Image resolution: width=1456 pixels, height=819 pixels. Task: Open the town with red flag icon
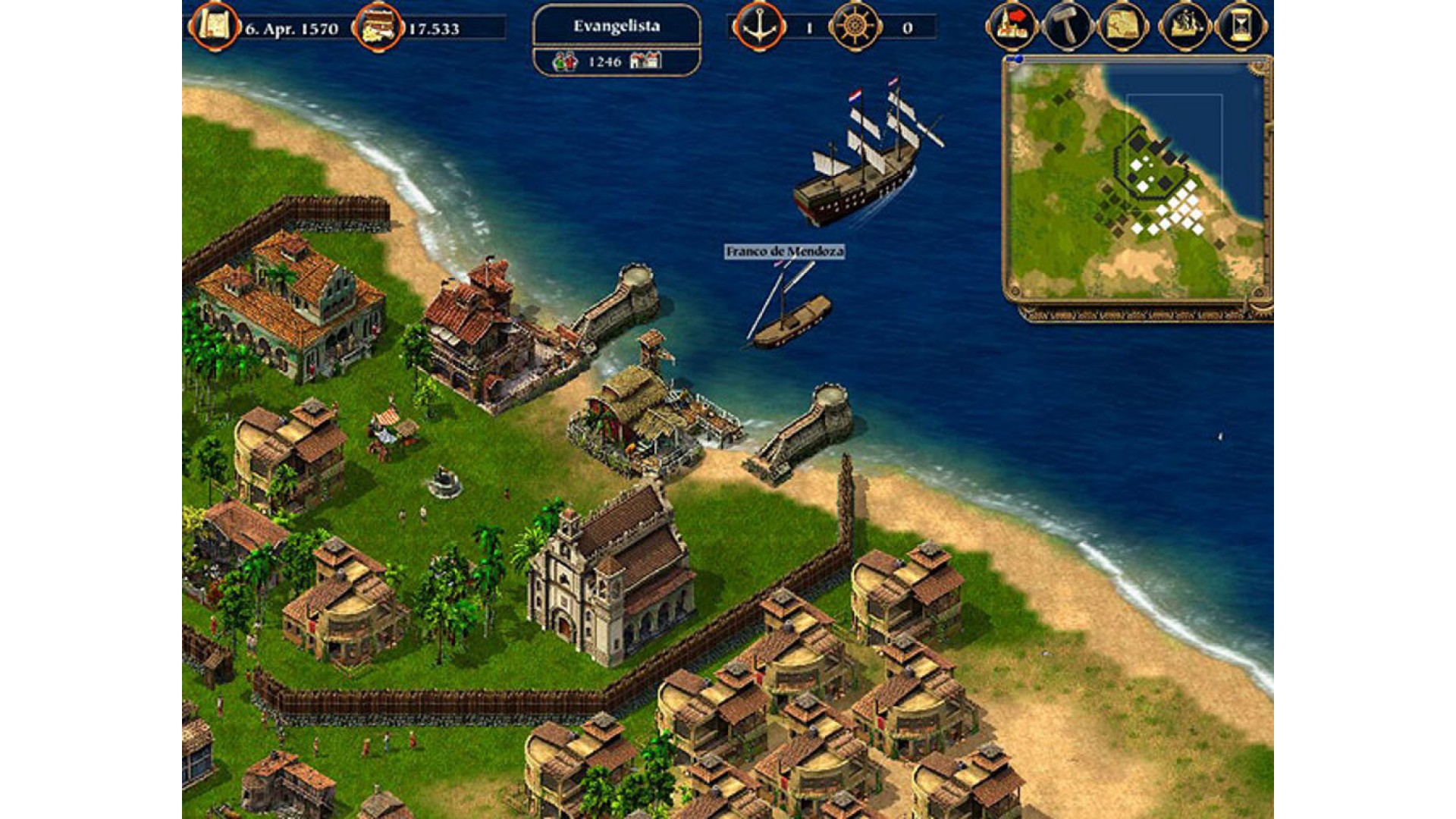pos(1012,26)
